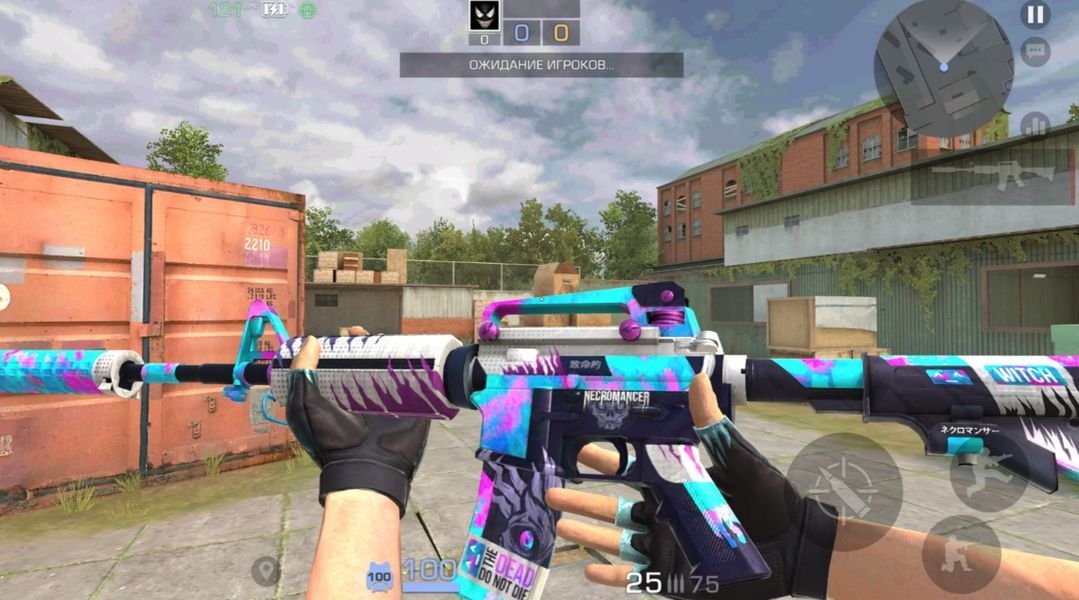This screenshot has width=1079, height=600.
Task: Select the player avatar on the scoreboard
Action: click(485, 15)
